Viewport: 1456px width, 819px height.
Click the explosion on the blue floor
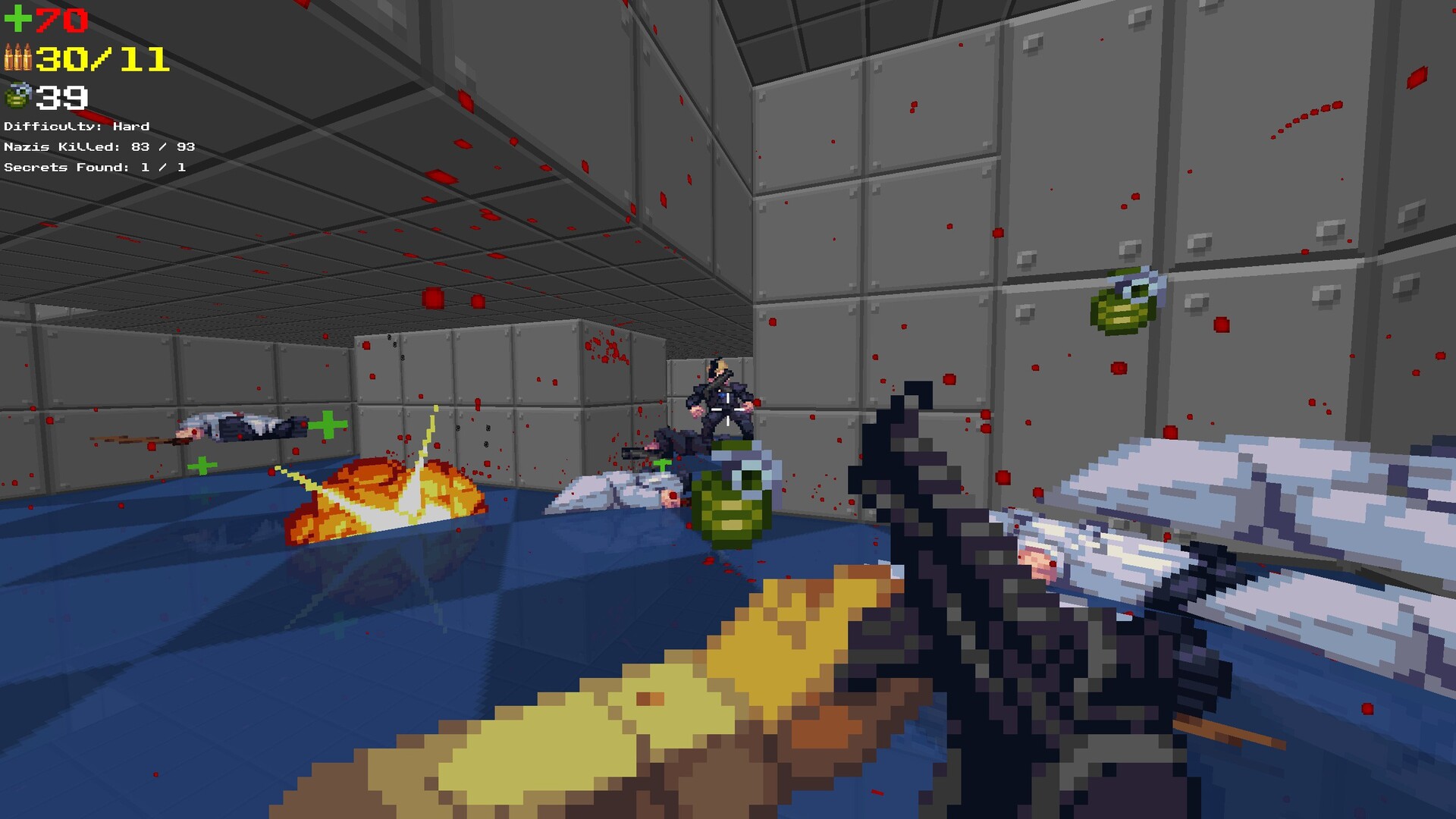point(383,493)
